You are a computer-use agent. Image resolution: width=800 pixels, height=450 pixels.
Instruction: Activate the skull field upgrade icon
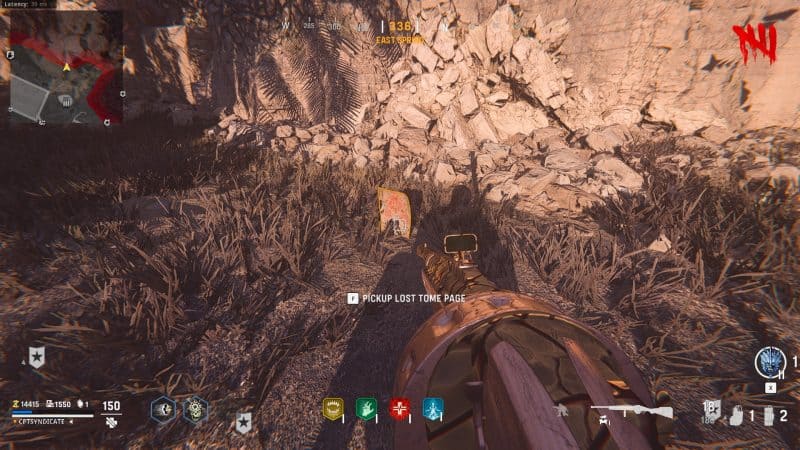pos(772,361)
